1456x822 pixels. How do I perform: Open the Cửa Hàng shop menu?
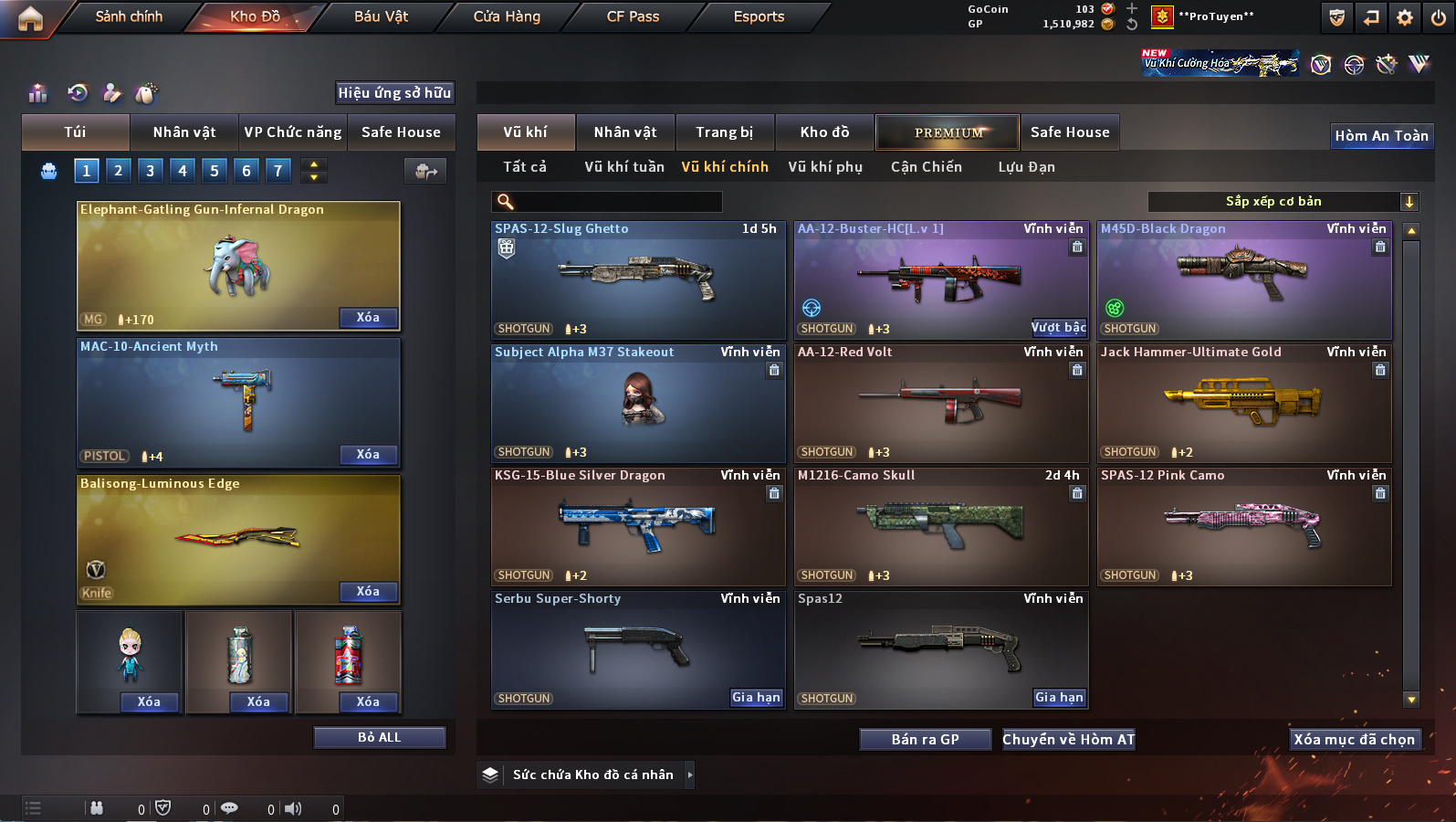507,16
